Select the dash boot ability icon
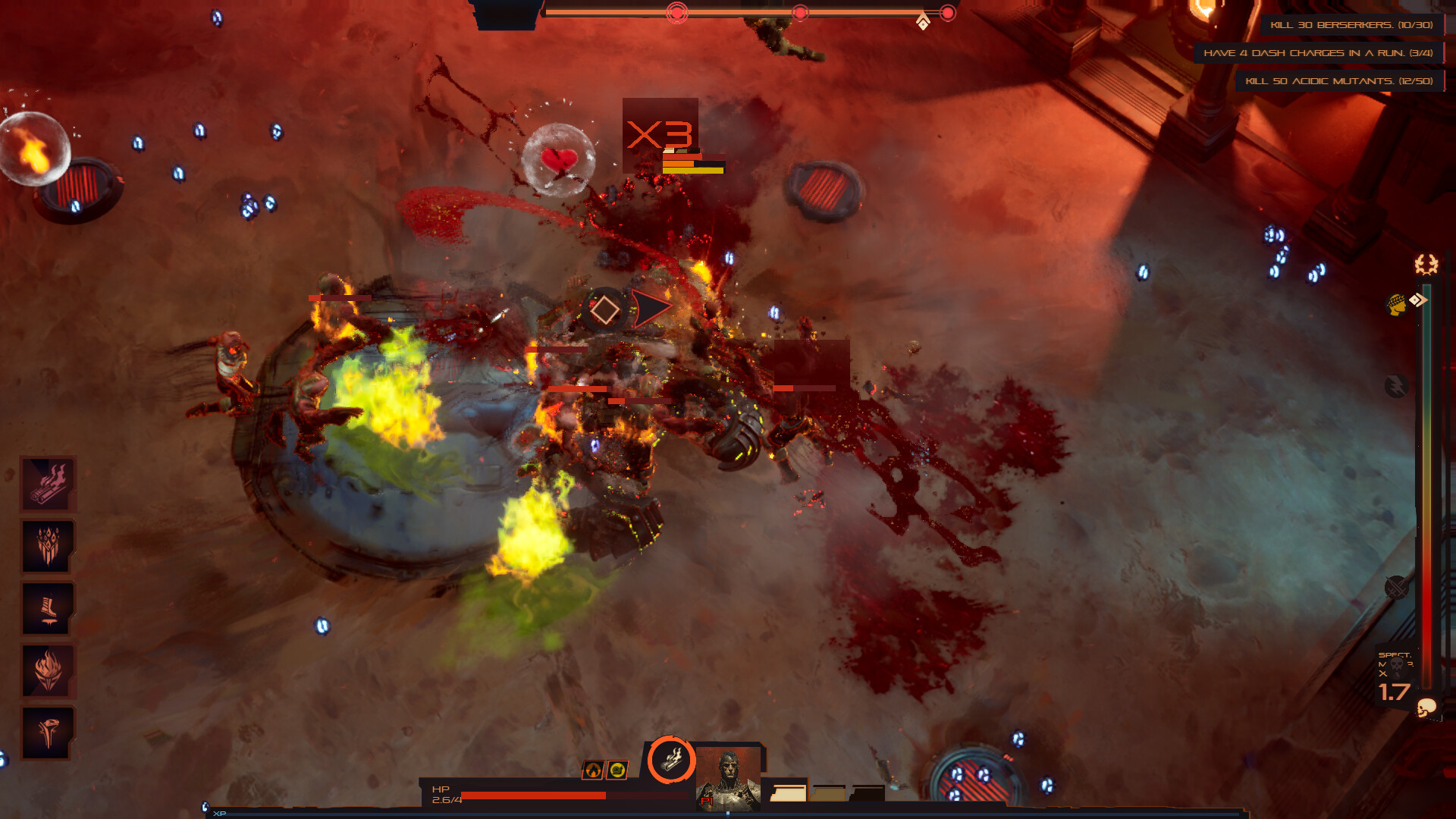Image resolution: width=1456 pixels, height=819 pixels. (48, 607)
